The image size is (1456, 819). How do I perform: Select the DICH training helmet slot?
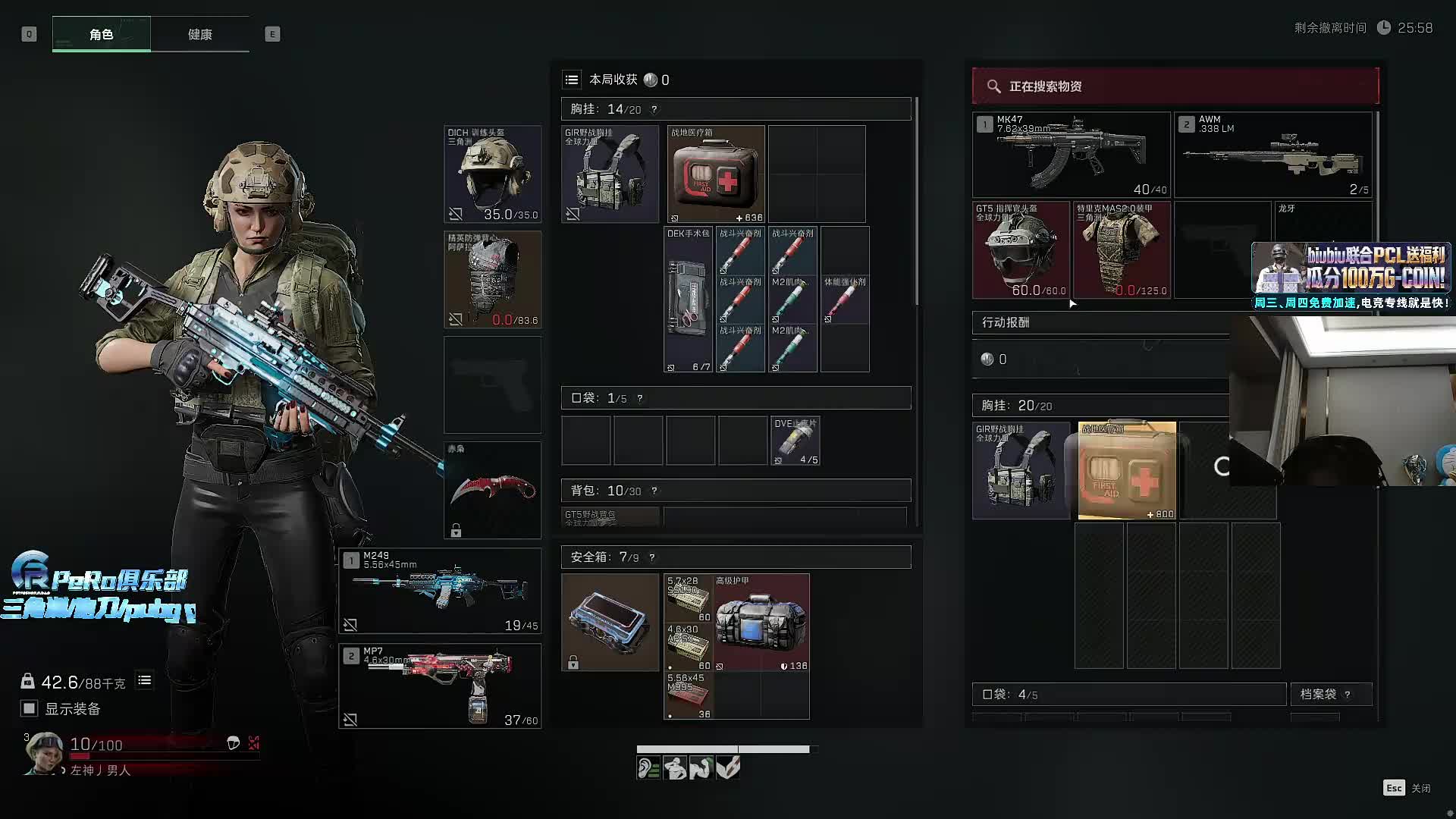coord(492,174)
